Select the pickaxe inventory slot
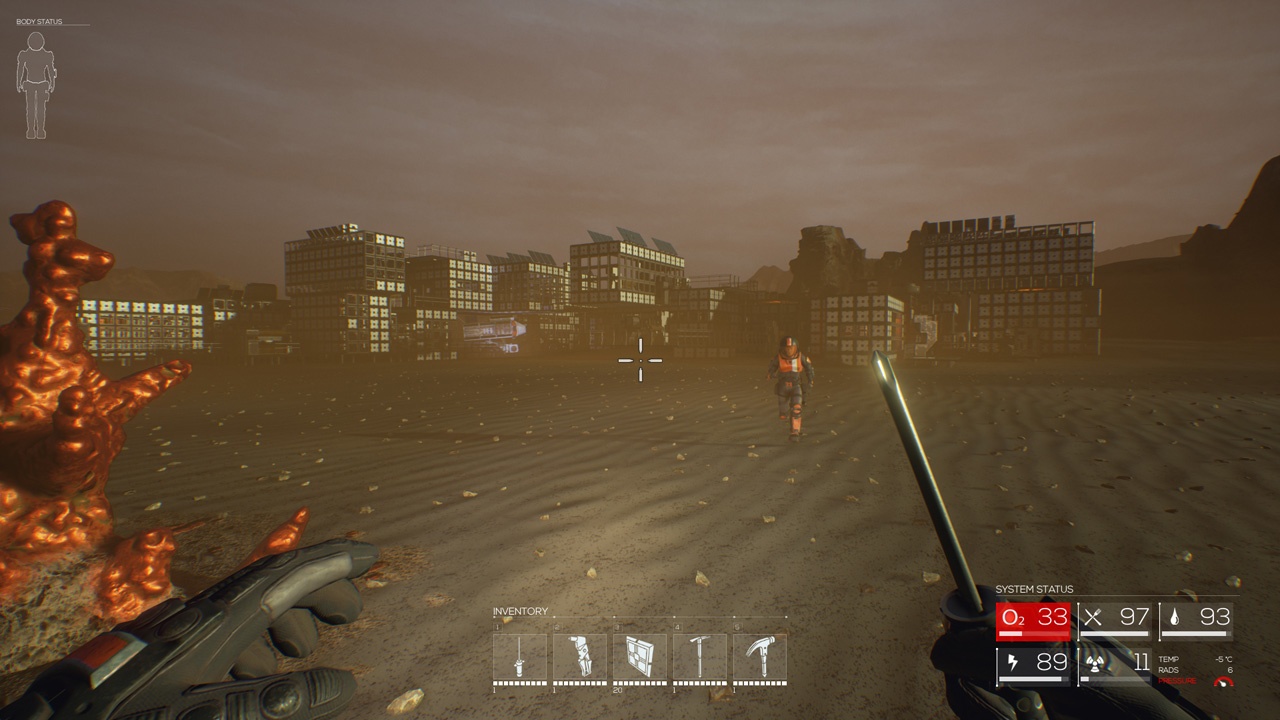The image size is (1280, 720). [700, 657]
